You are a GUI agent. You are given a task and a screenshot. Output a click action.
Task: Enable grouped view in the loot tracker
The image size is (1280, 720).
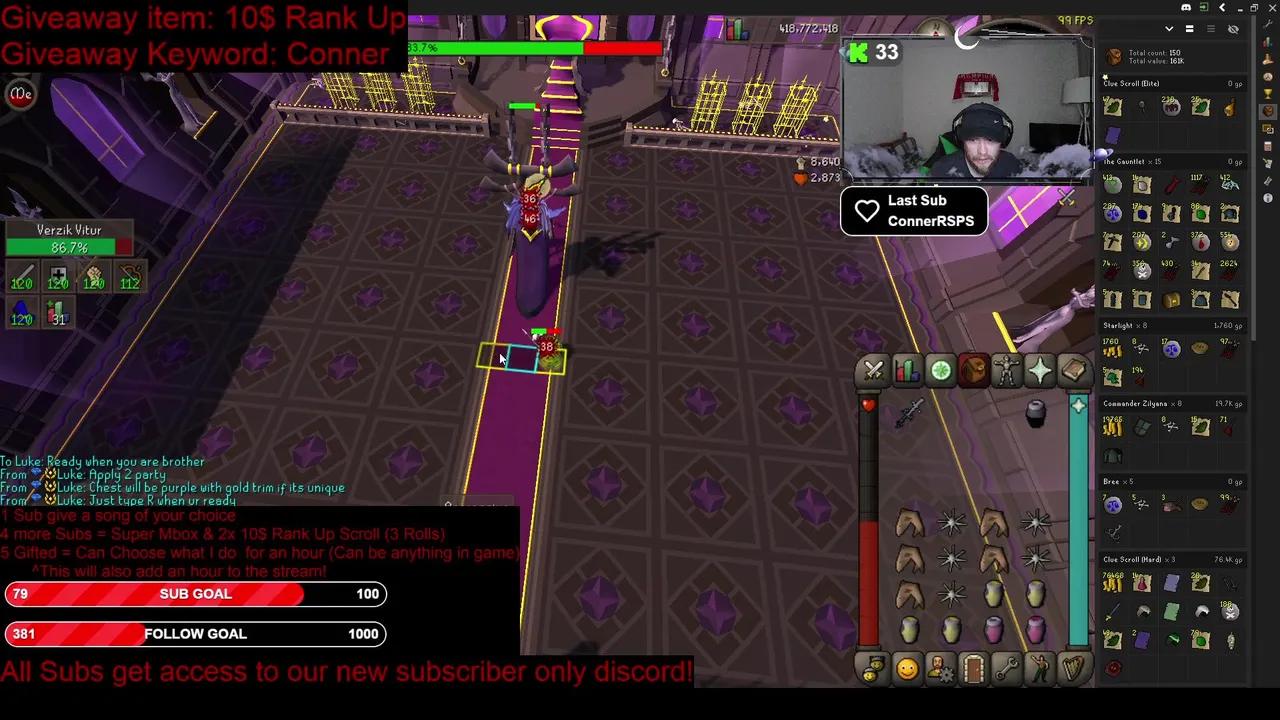[1190, 29]
